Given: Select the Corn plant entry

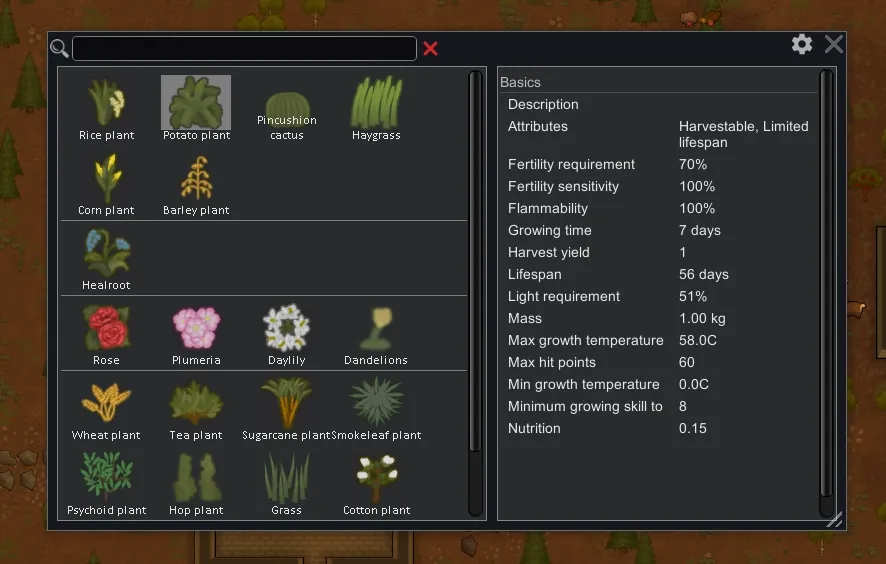Looking at the screenshot, I should (x=106, y=183).
